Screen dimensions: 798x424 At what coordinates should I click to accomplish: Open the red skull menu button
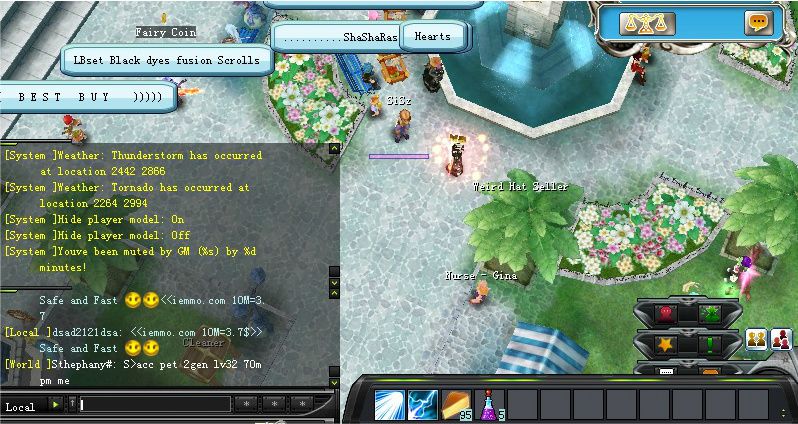(x=665, y=313)
